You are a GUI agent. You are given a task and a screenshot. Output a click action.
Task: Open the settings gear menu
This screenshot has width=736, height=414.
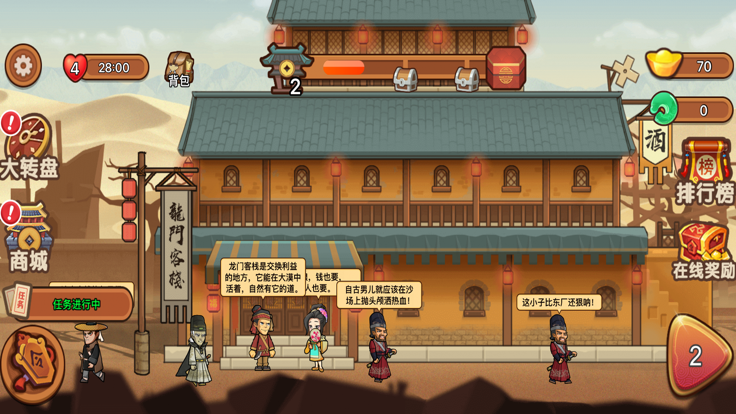pos(23,66)
